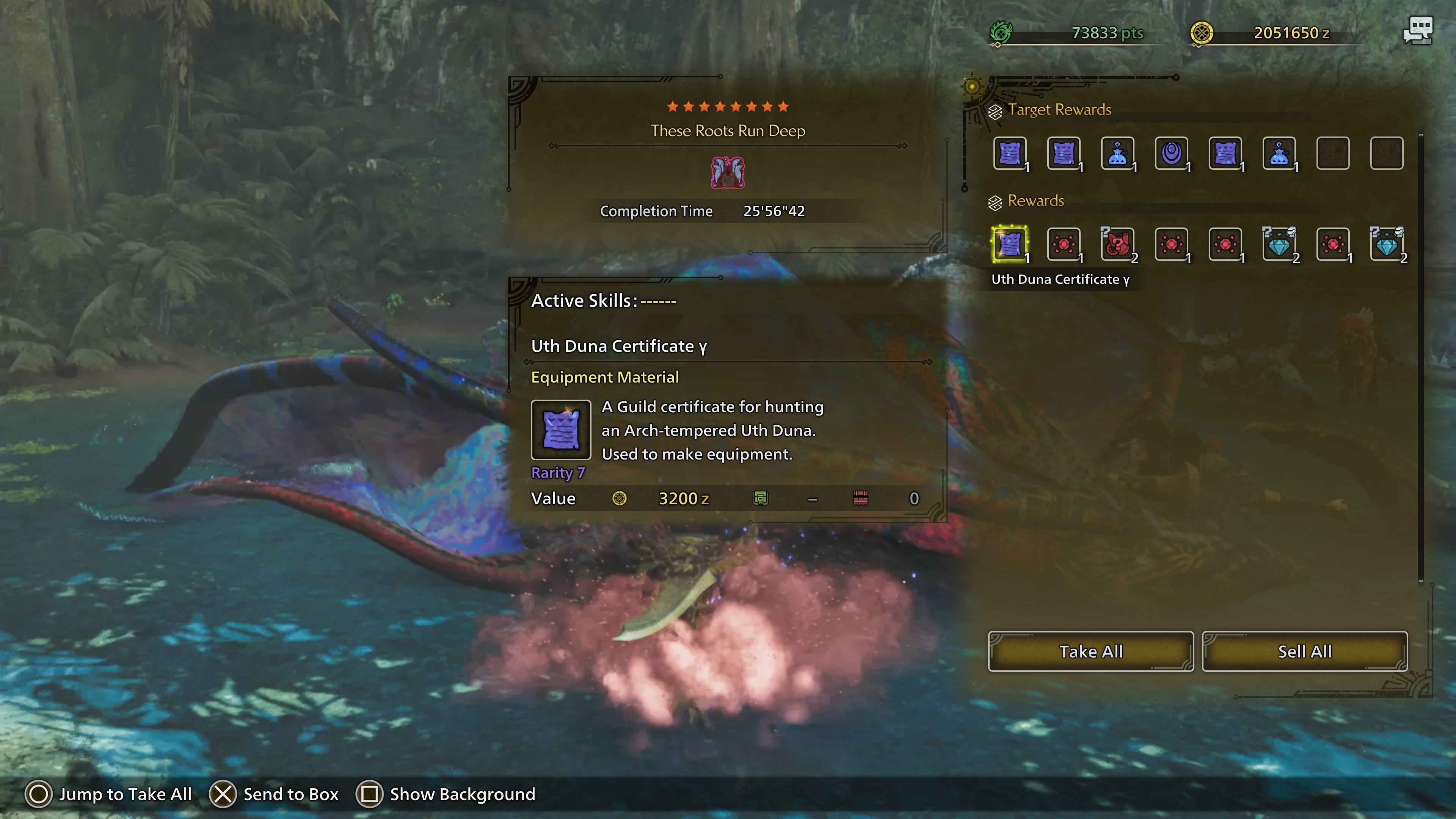1456x819 pixels.
Task: Pick the red question-mark mystery reward
Action: [x=1117, y=244]
